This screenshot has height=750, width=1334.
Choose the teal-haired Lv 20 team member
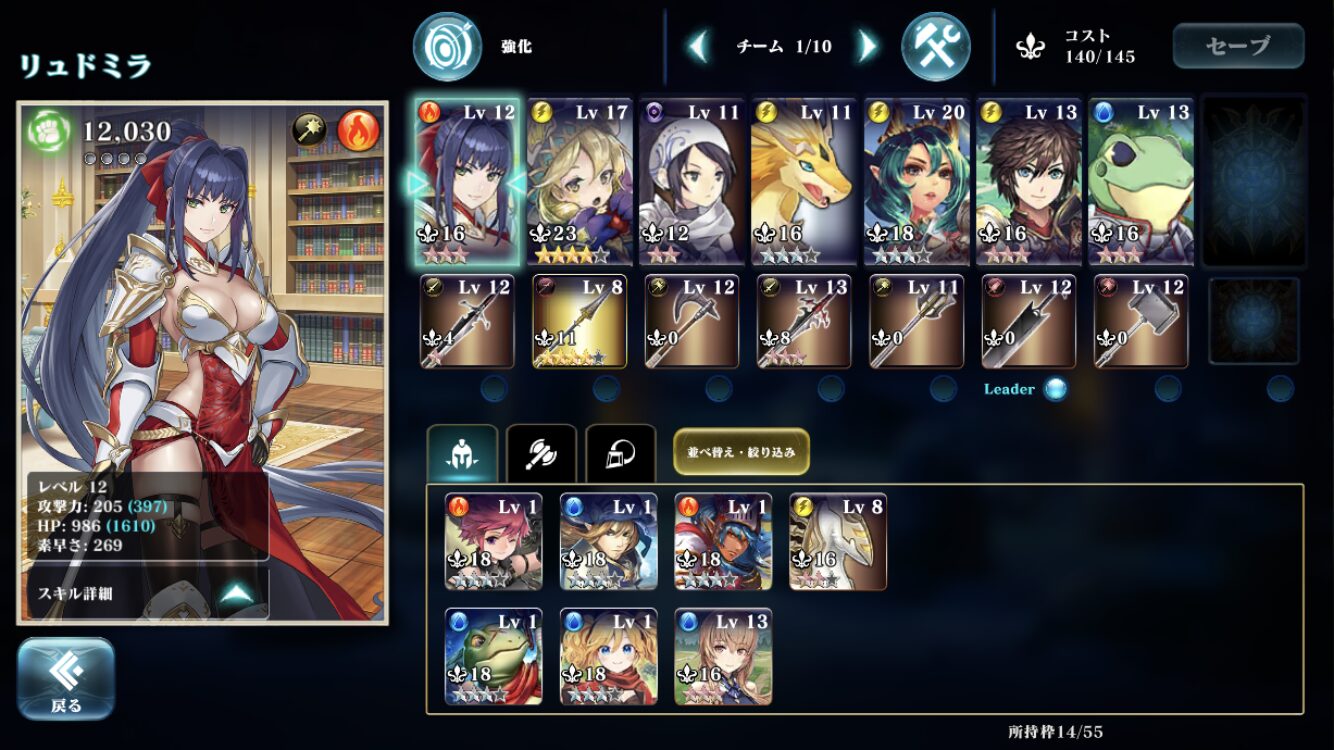coord(915,182)
